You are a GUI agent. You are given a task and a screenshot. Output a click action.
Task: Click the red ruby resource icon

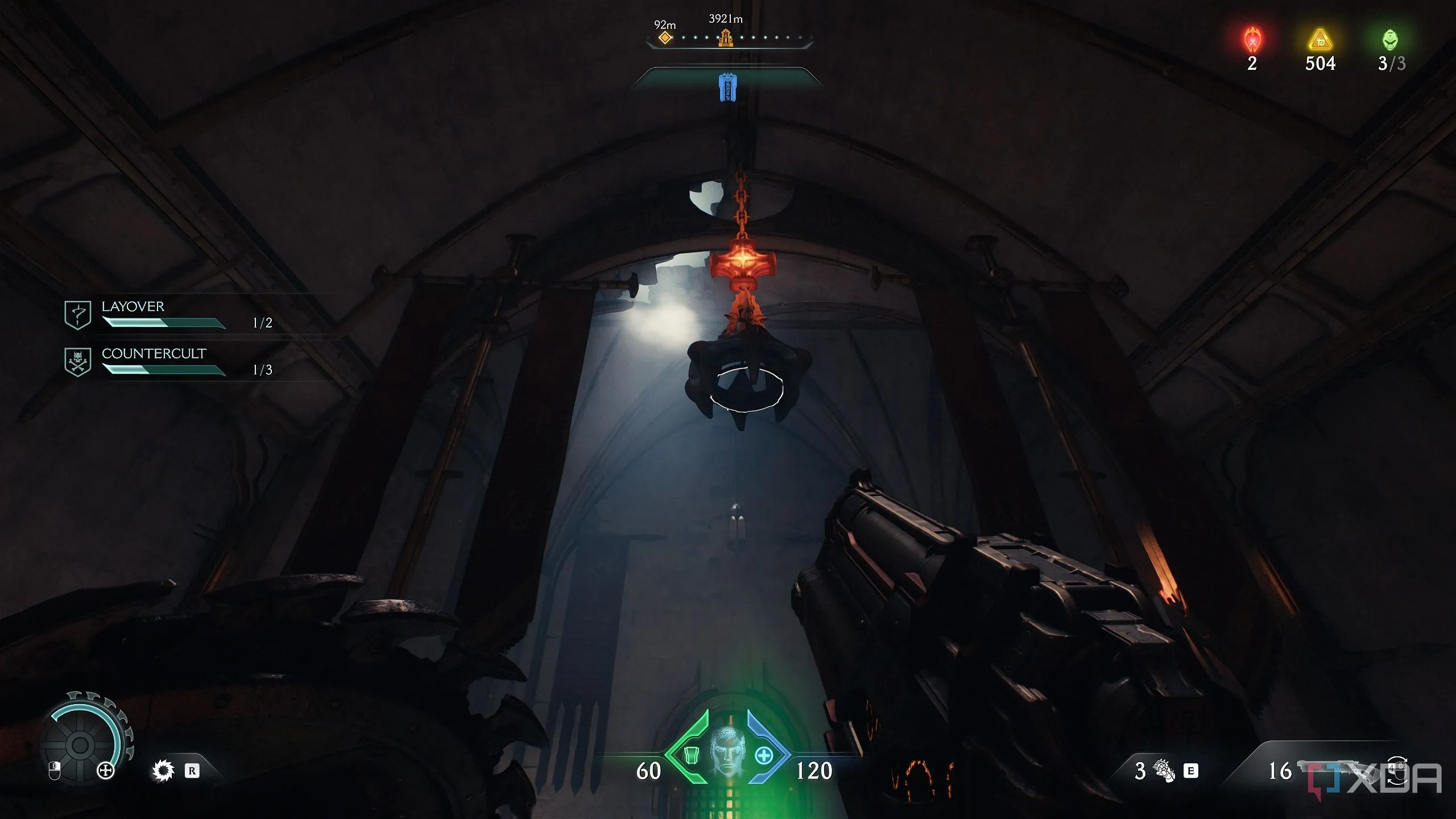pyautogui.click(x=1252, y=40)
